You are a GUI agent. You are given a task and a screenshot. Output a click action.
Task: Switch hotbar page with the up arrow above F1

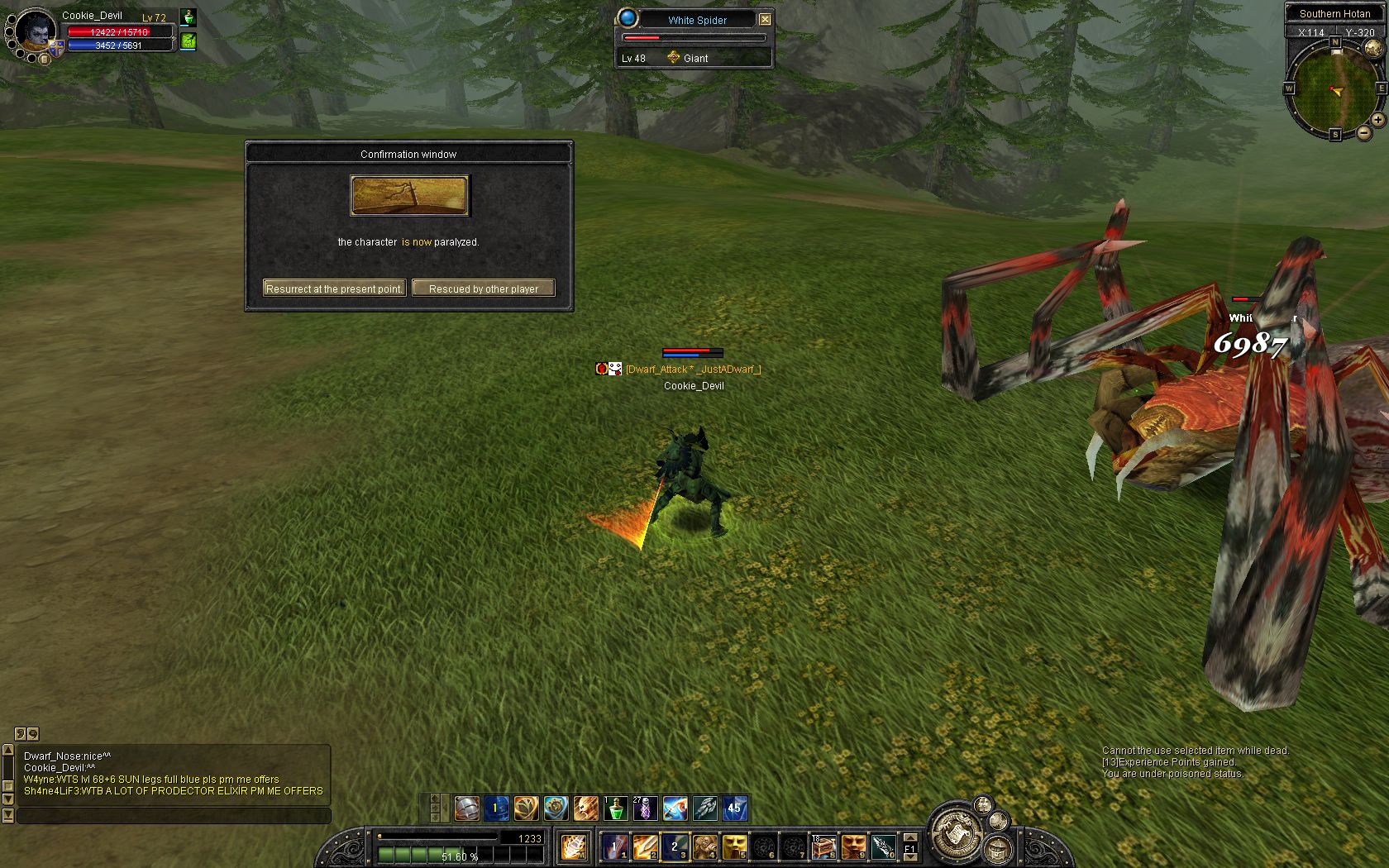click(x=909, y=837)
